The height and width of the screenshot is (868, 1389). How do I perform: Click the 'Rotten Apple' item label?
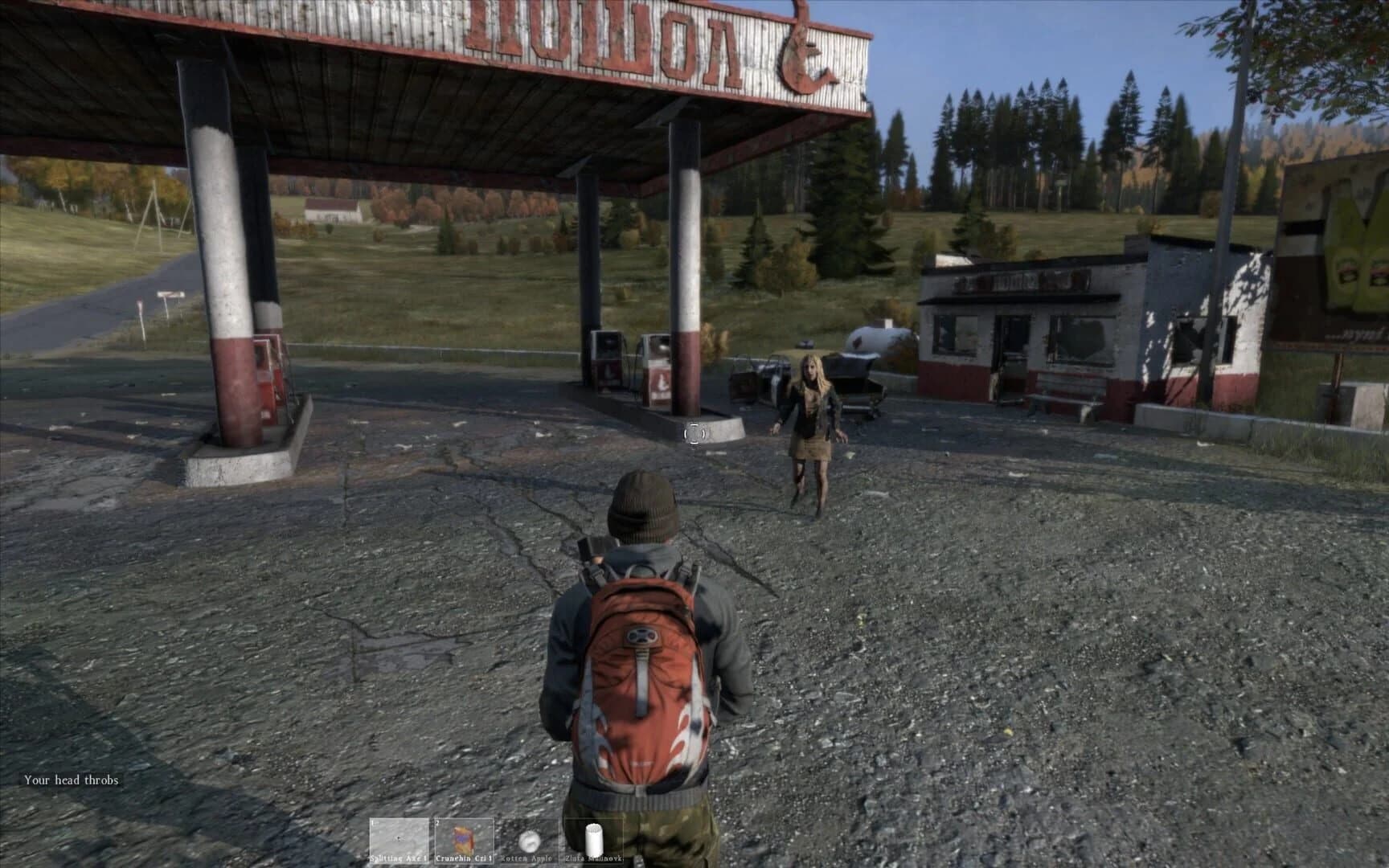(x=527, y=858)
